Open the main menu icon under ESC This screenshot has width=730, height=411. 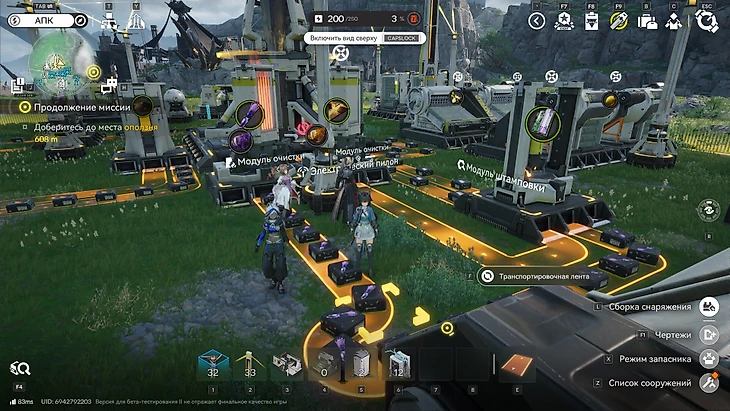[706, 21]
